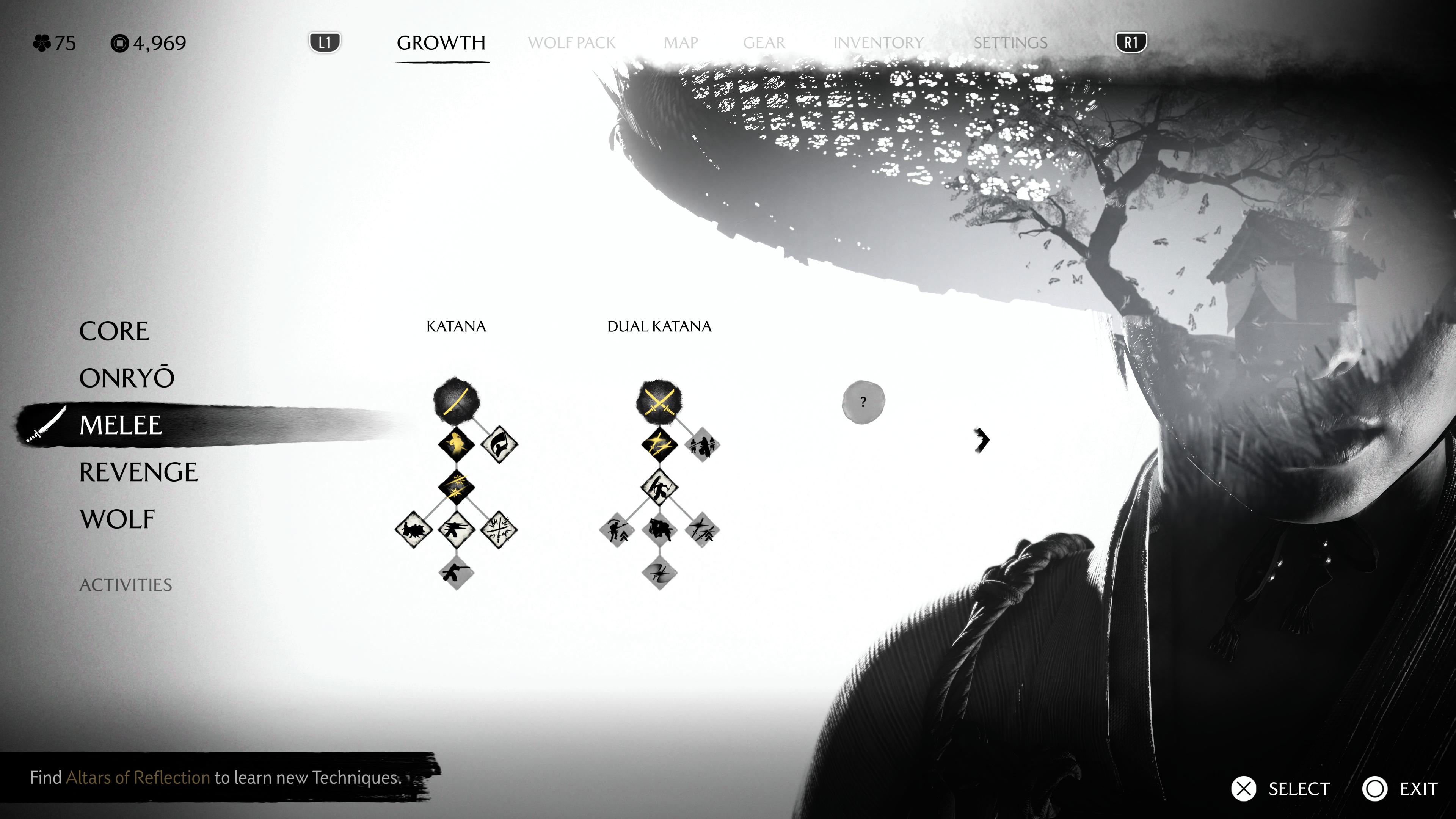Screen dimensions: 1456x819
Task: Open the Activities section
Action: (126, 585)
